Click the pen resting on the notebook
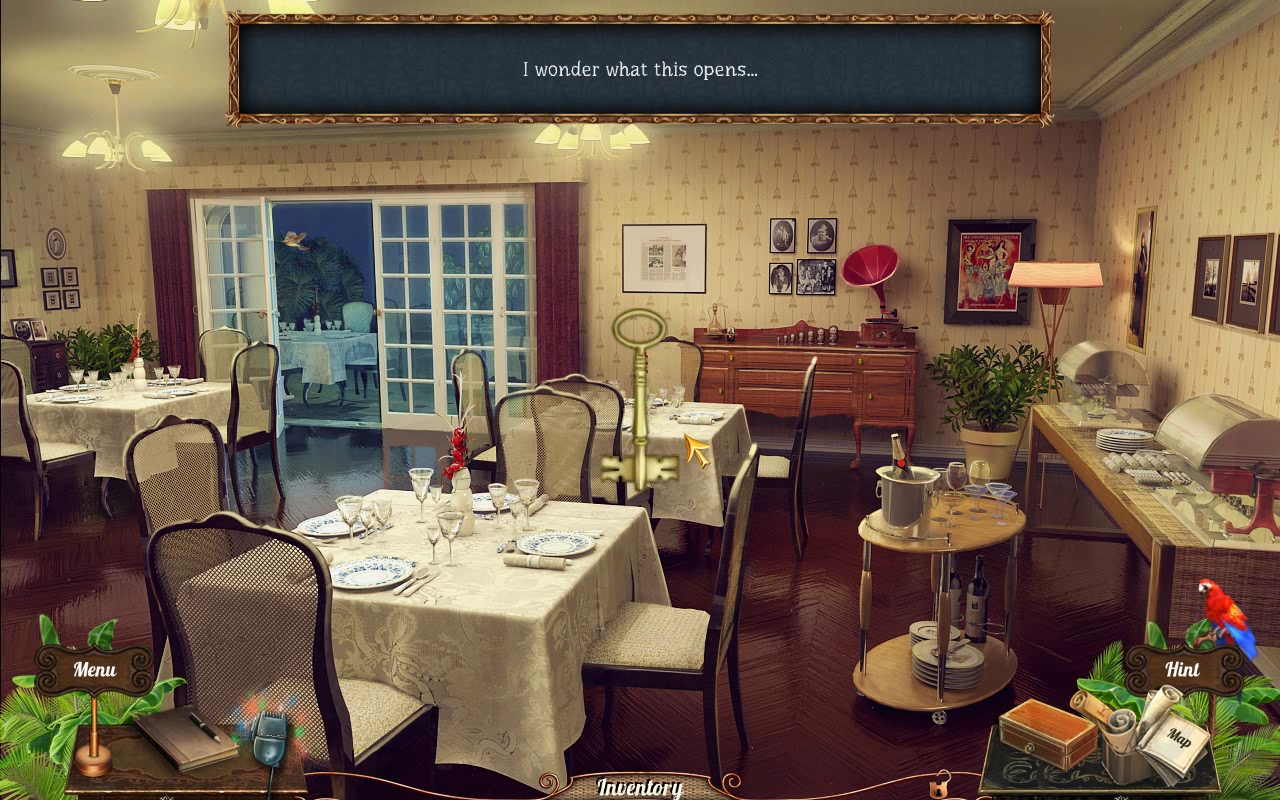The width and height of the screenshot is (1280, 800). (205, 727)
